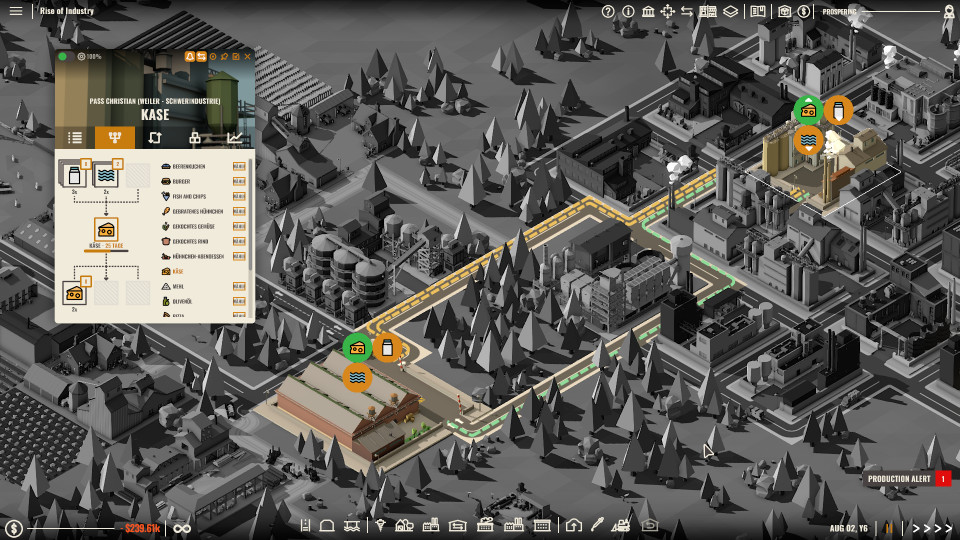Select the bulldozer demolish tool
This screenshot has width=960, height=540.
tap(620, 525)
